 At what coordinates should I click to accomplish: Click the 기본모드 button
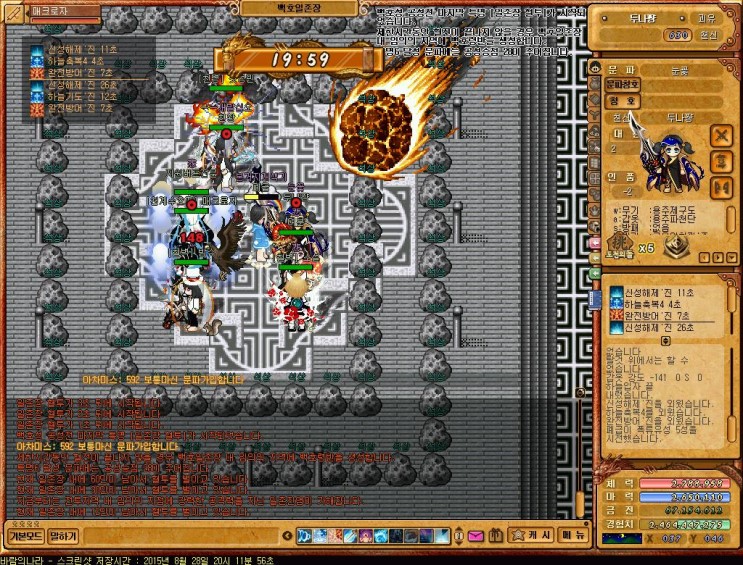25,536
